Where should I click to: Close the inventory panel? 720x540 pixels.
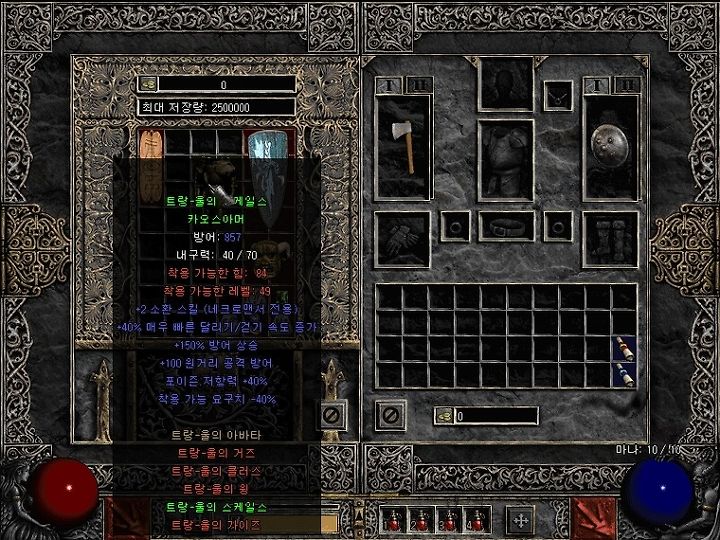click(x=390, y=415)
